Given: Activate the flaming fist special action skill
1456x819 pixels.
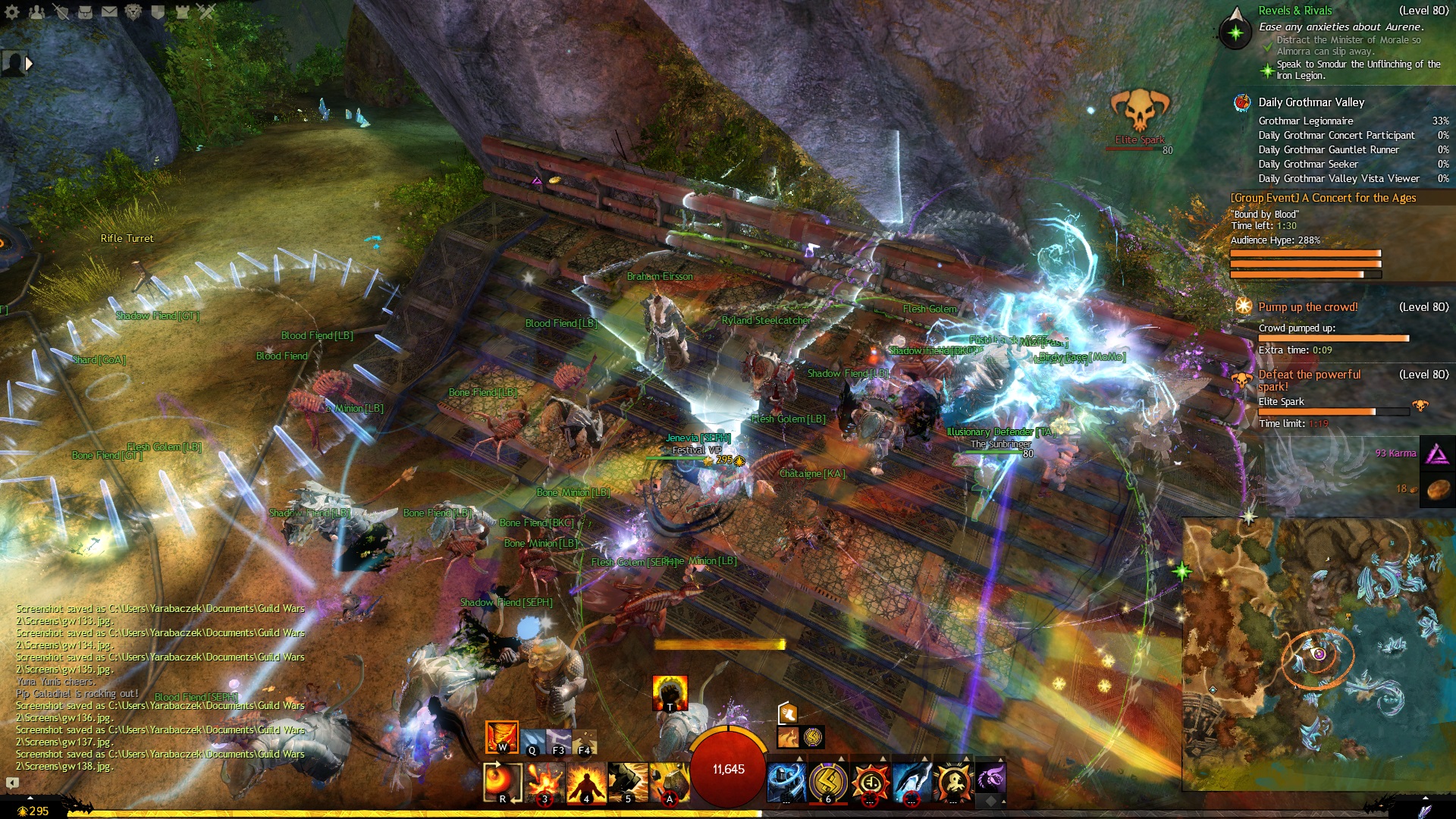Looking at the screenshot, I should [x=670, y=693].
